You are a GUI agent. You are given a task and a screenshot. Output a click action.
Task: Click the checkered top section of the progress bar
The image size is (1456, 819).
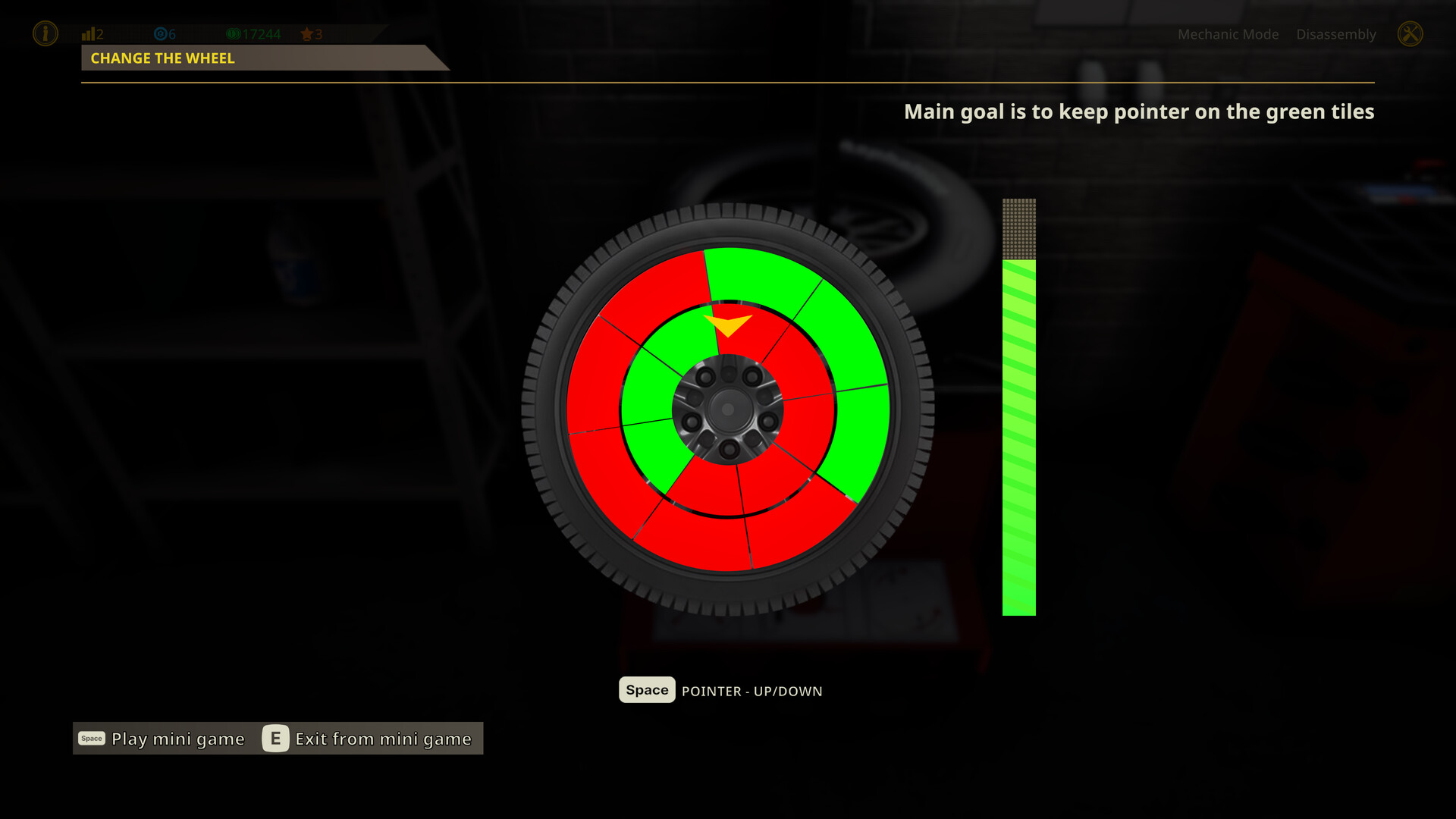(1018, 227)
